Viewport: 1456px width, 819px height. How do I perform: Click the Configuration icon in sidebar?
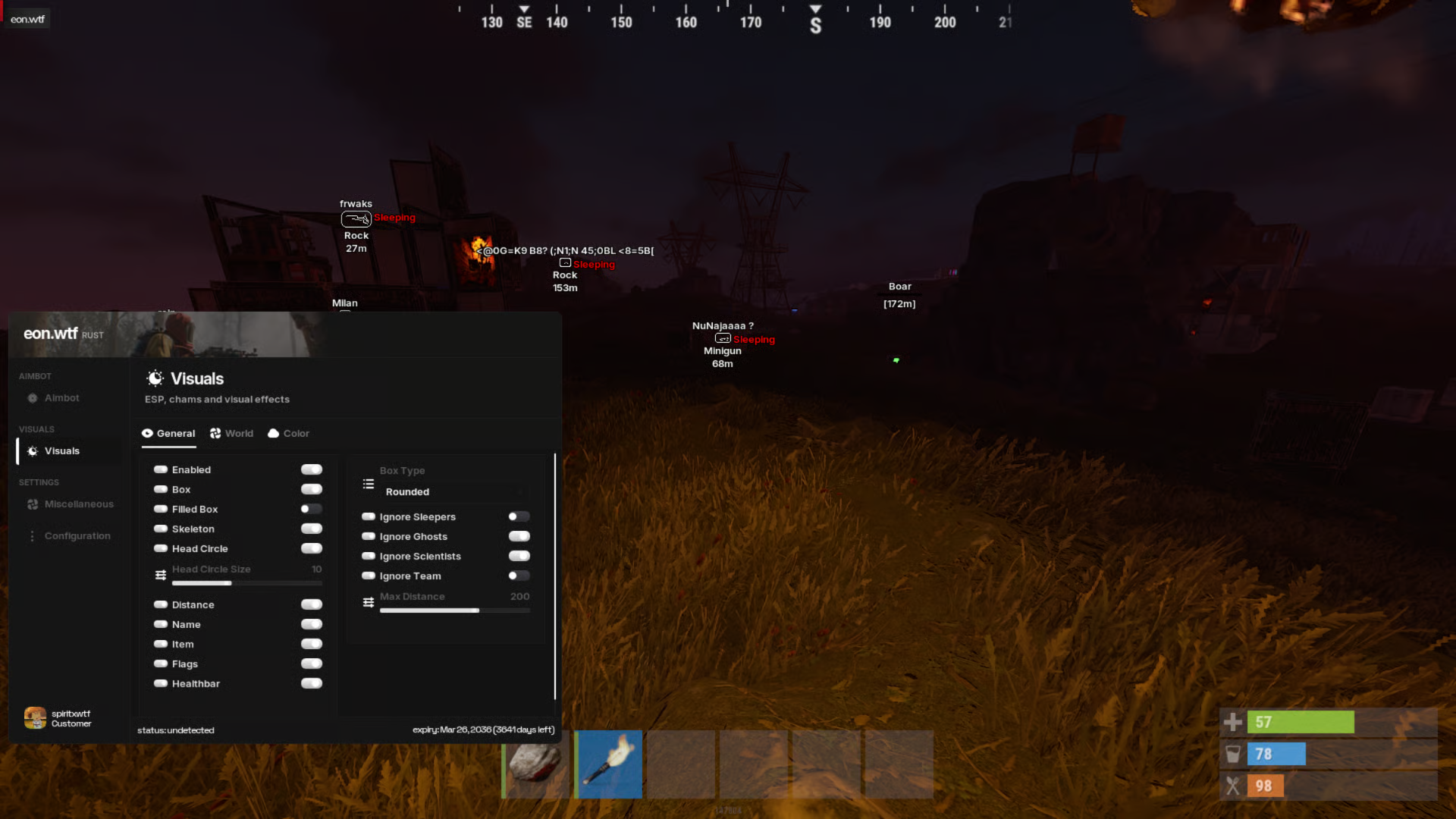pyautogui.click(x=33, y=535)
